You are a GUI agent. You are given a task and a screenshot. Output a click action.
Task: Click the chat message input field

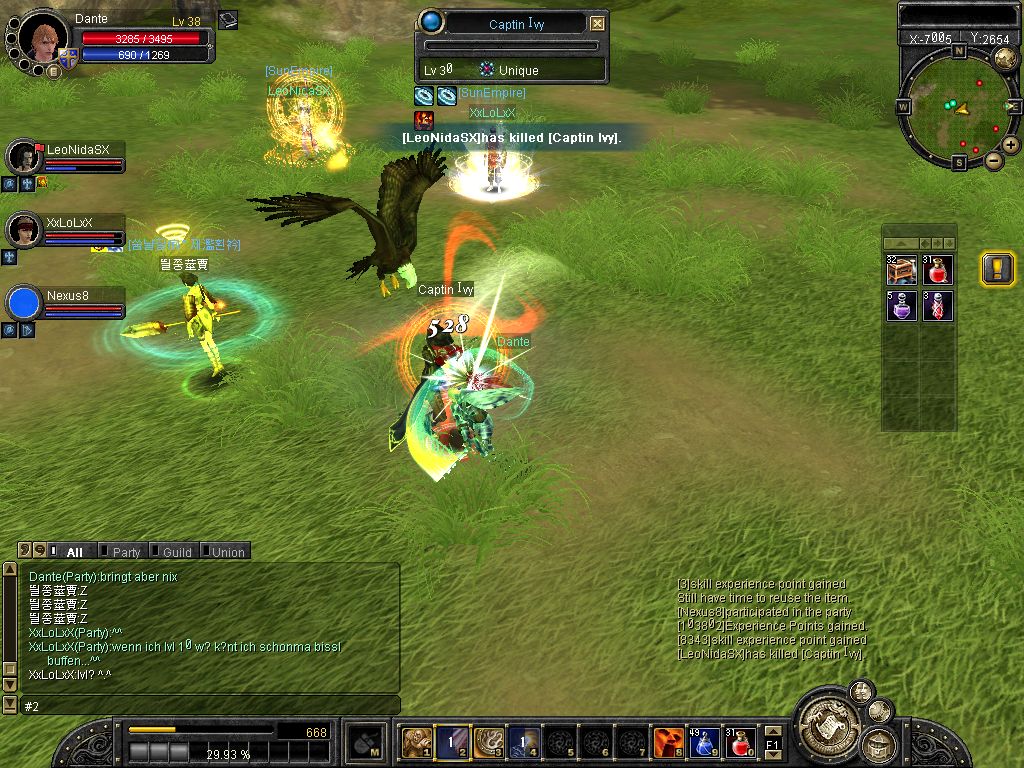(210, 706)
